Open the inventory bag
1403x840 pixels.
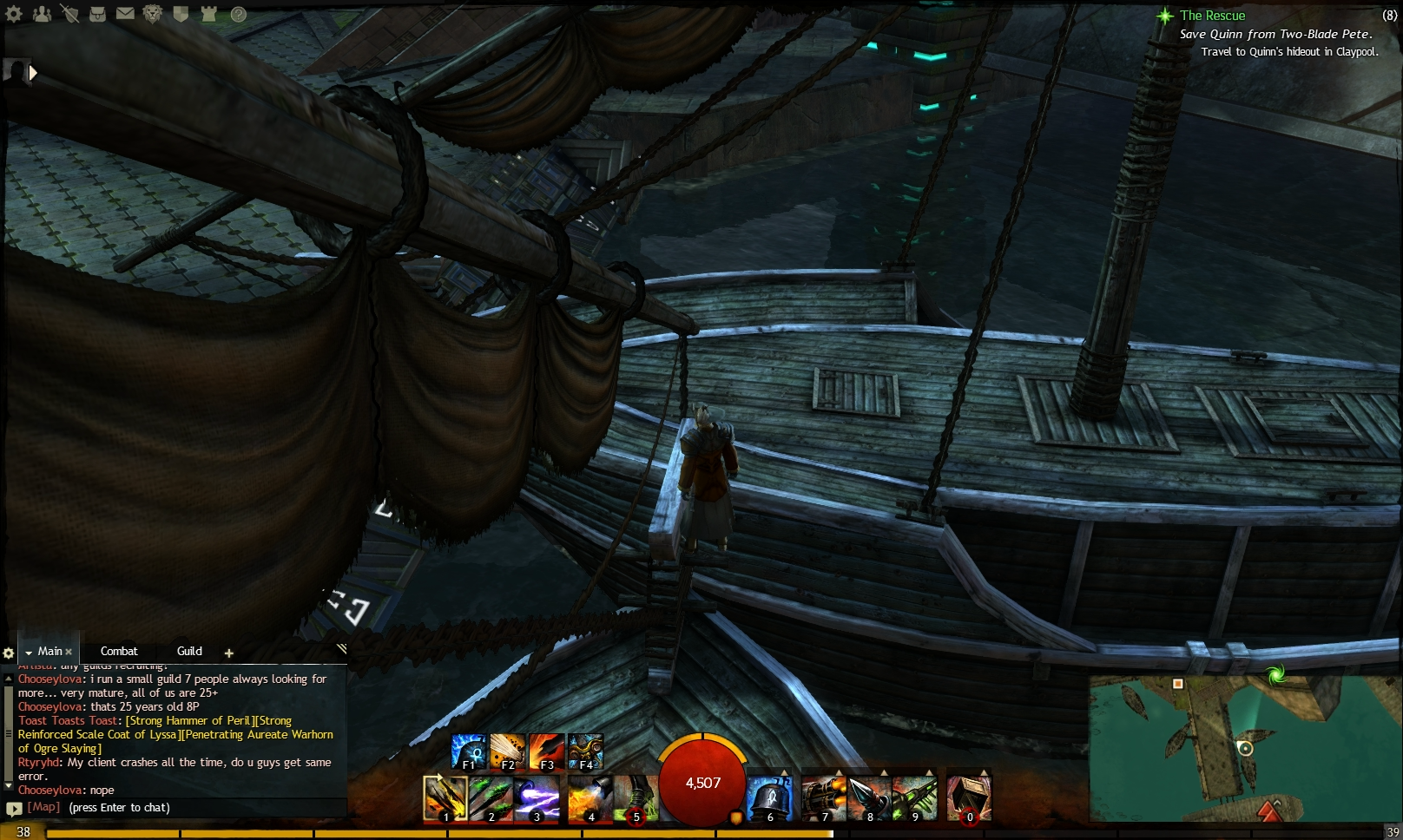(x=97, y=13)
